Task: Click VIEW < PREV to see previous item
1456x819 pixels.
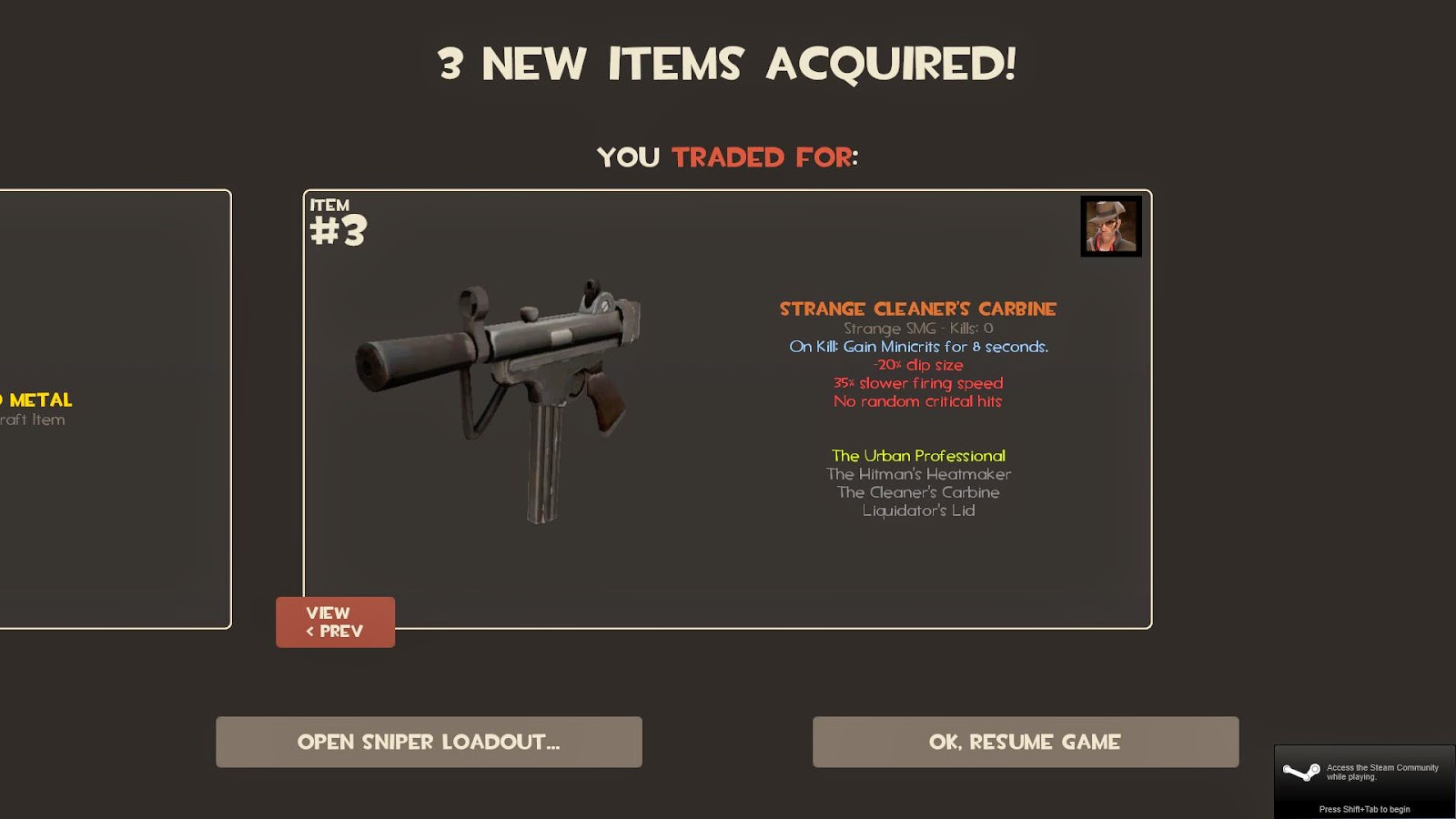Action: point(335,622)
